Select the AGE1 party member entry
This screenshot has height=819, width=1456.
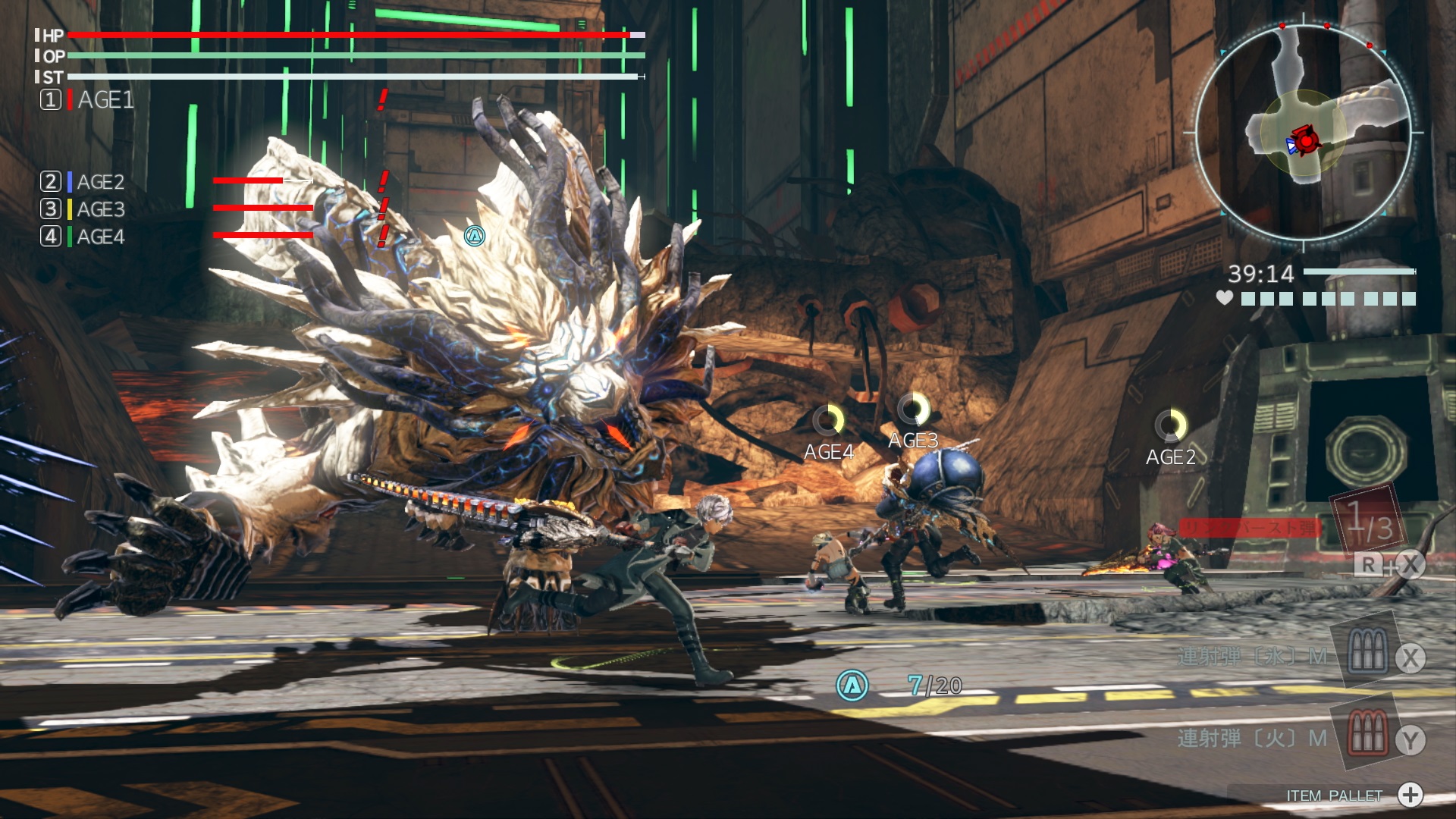(x=87, y=99)
